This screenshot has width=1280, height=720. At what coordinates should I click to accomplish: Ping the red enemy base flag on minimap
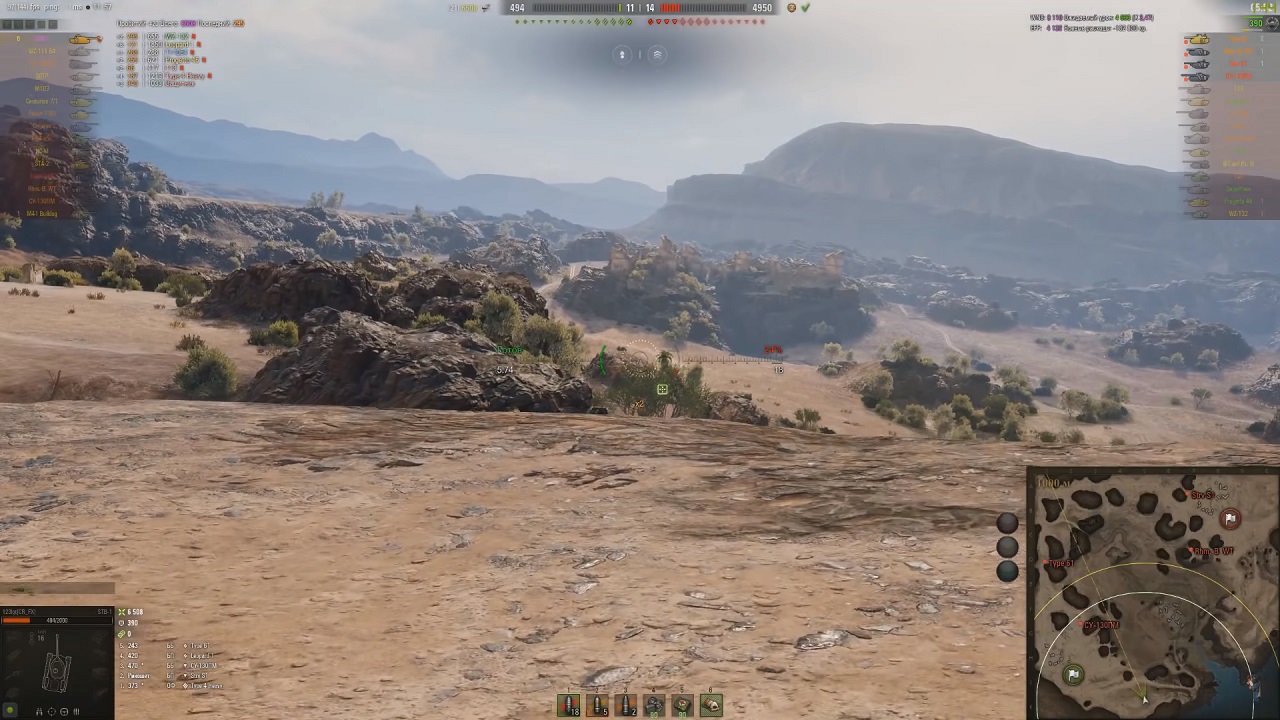[x=1230, y=518]
